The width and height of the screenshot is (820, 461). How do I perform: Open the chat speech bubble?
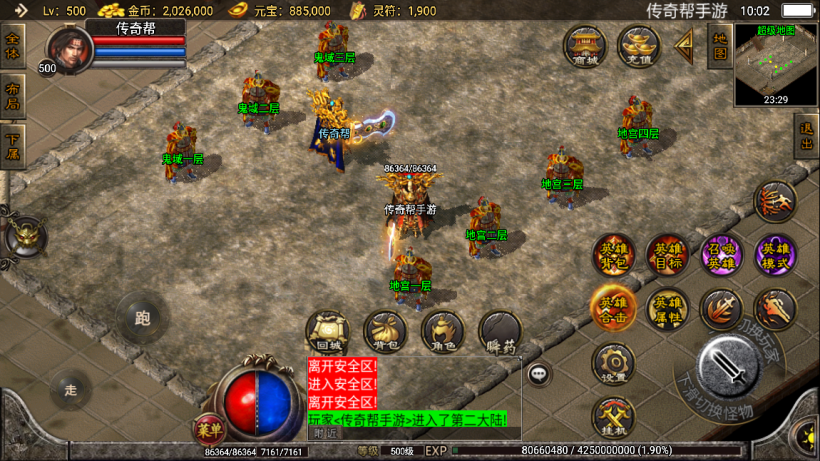tap(539, 374)
